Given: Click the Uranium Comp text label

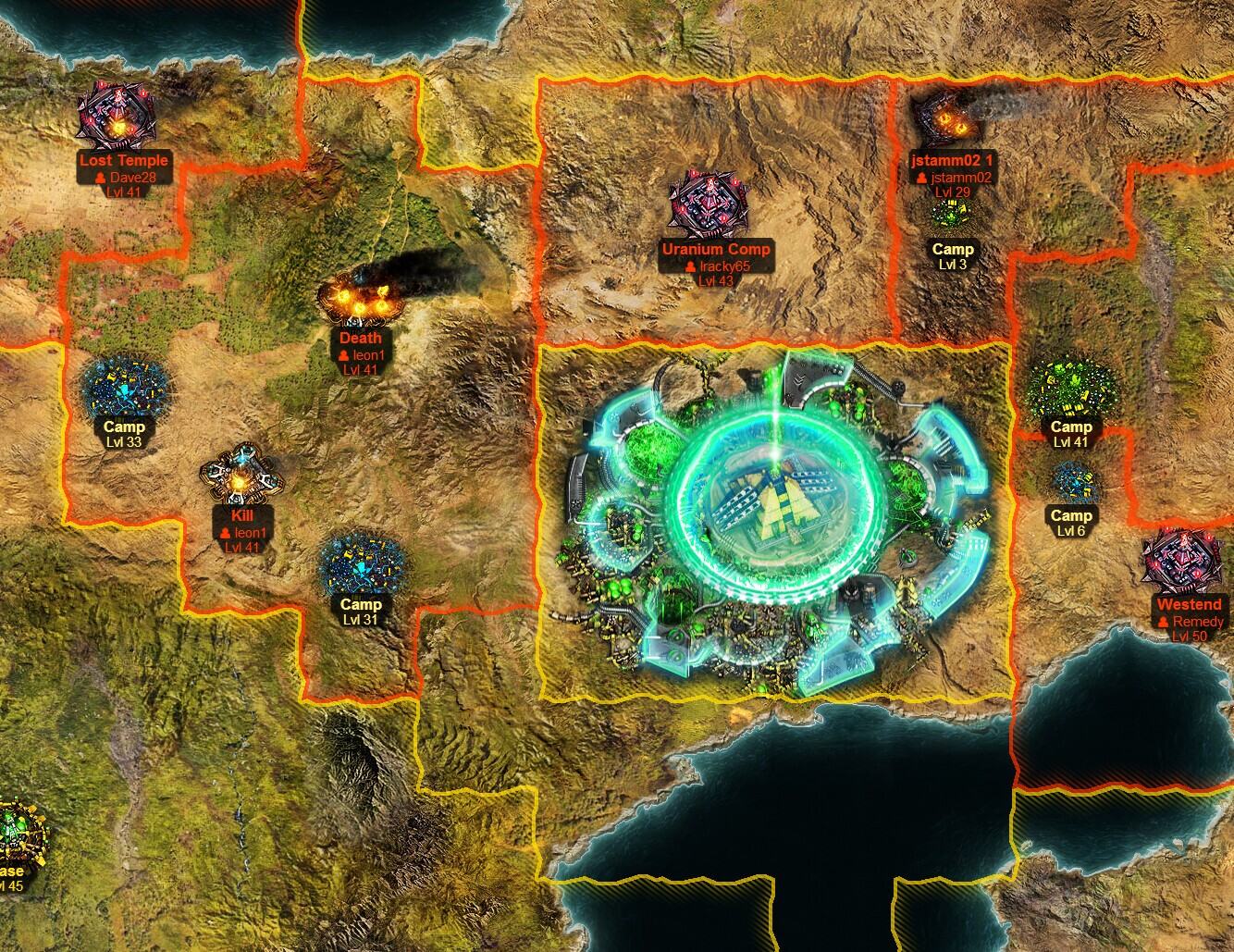Looking at the screenshot, I should coord(714,249).
